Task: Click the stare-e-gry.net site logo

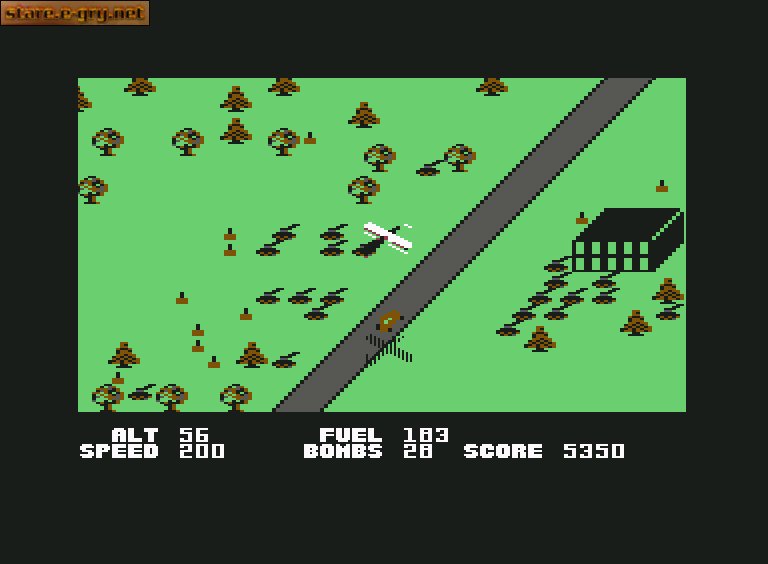Action: pos(75,13)
